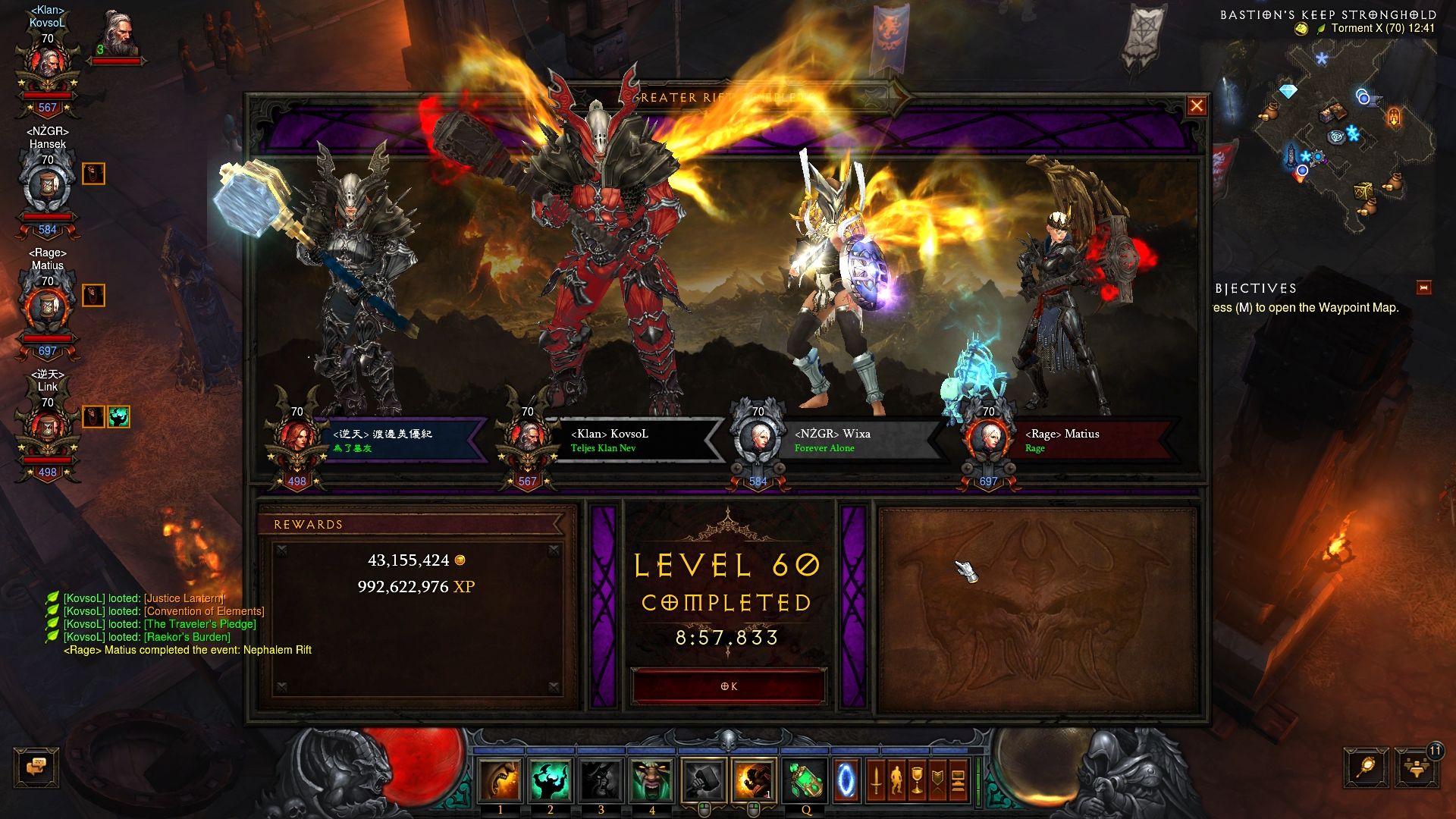Select the dark horned face skill in slot 3
Screen dimensions: 1456x819
click(x=601, y=780)
